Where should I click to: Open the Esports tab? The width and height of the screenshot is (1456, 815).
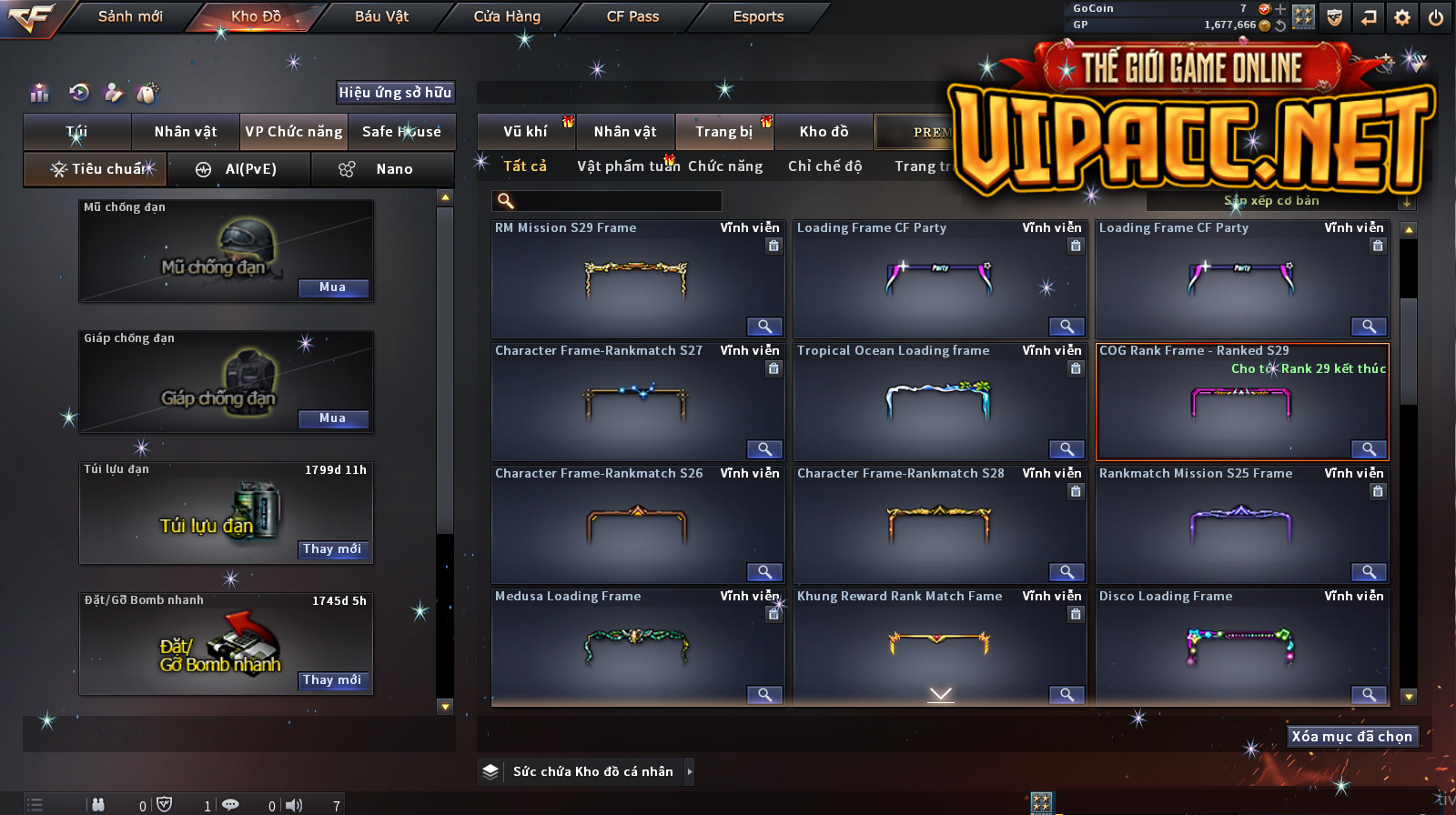[x=758, y=16]
